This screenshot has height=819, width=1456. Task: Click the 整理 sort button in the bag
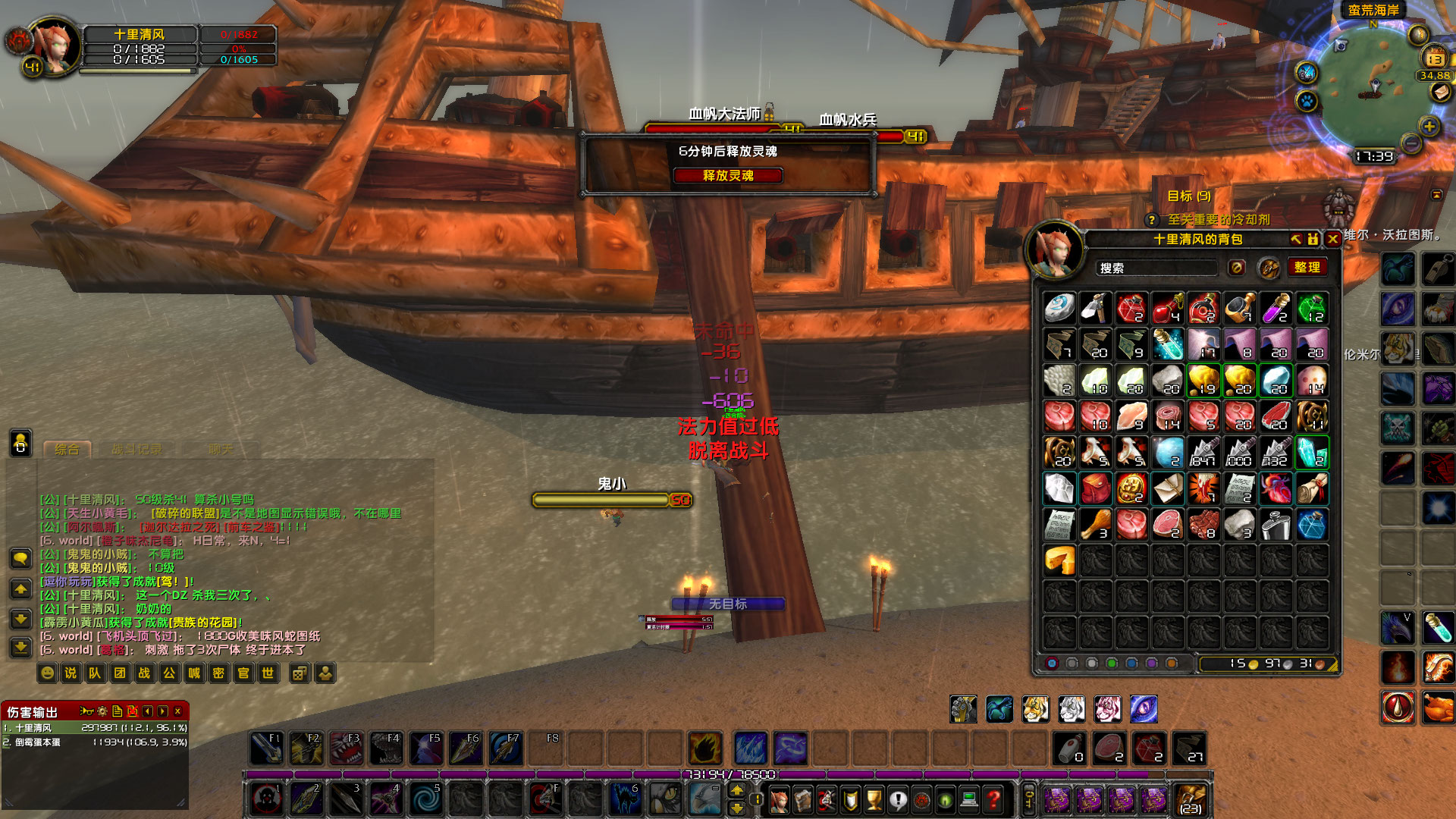coord(1307,267)
